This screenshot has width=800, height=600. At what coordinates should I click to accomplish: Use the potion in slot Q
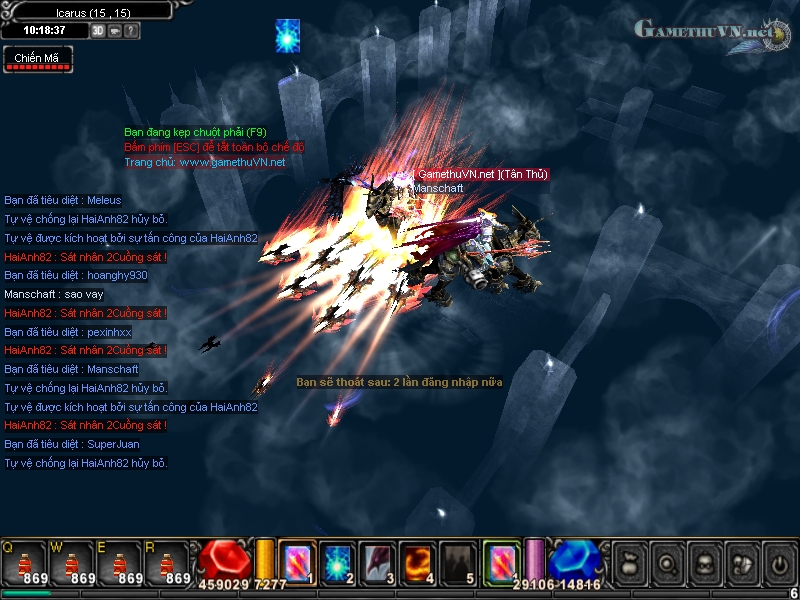click(x=22, y=565)
